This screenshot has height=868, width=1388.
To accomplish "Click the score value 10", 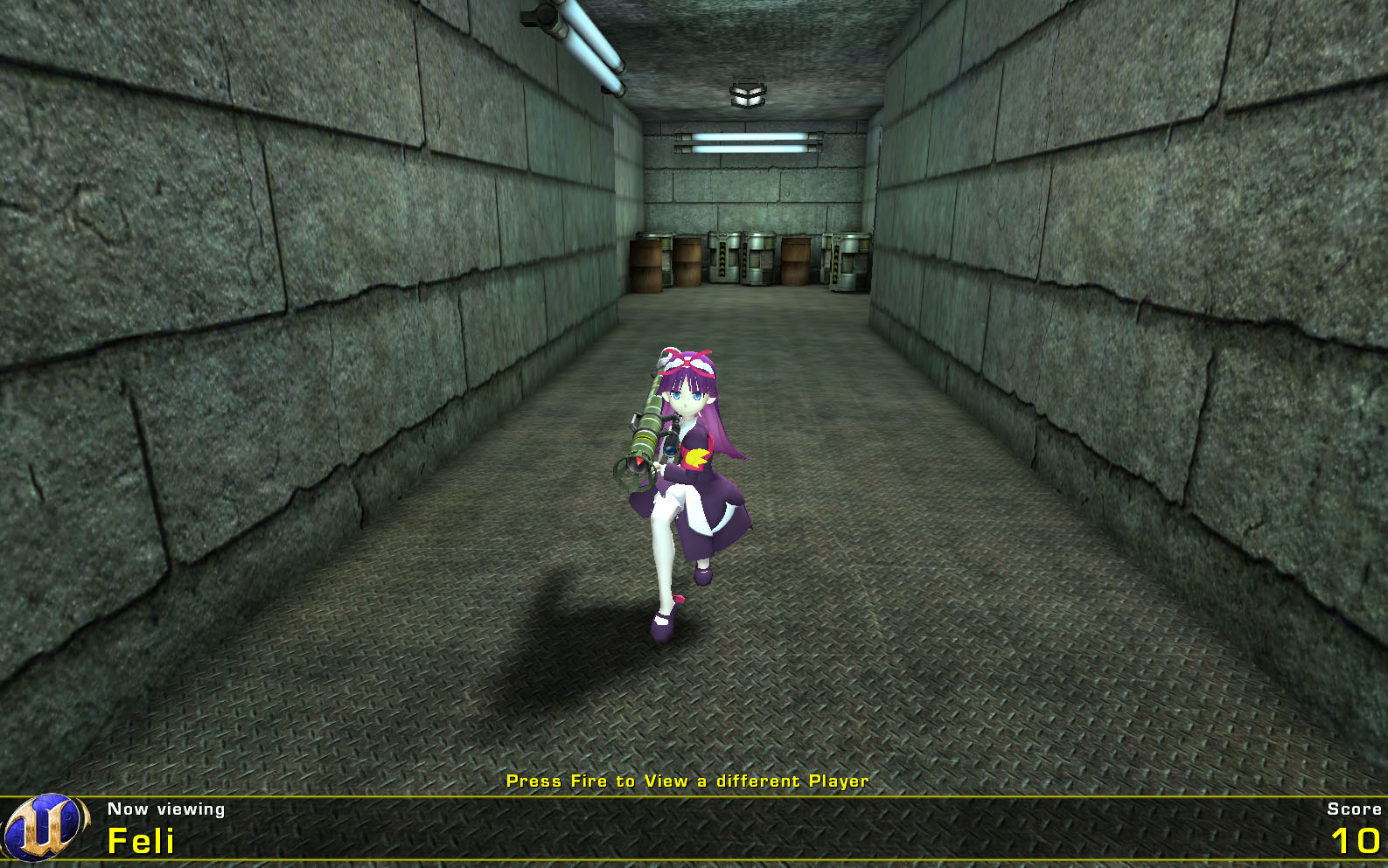I will point(1356,843).
